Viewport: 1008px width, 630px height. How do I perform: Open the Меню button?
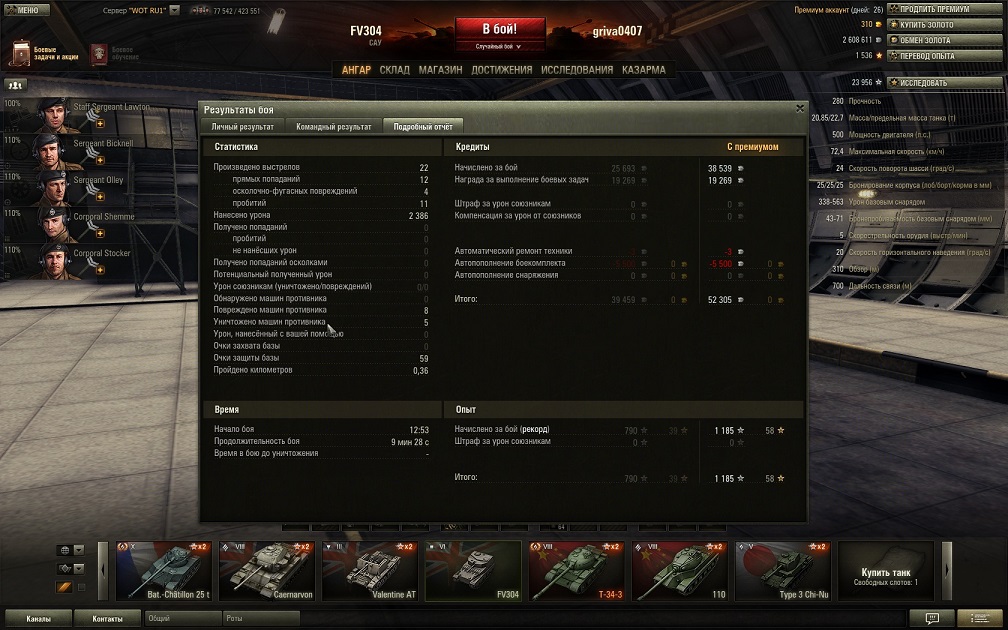tap(26, 10)
